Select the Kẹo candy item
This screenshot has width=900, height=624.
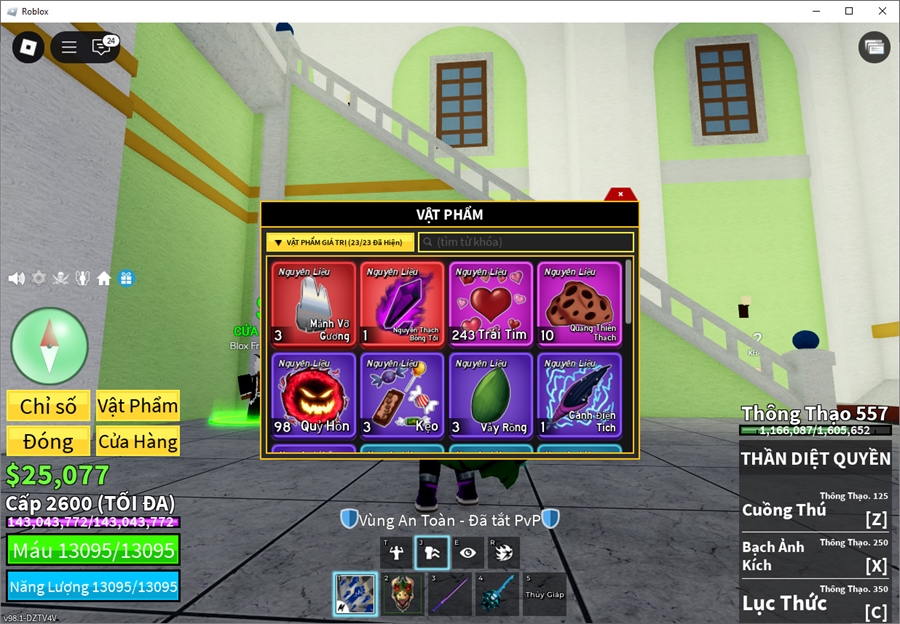(403, 395)
